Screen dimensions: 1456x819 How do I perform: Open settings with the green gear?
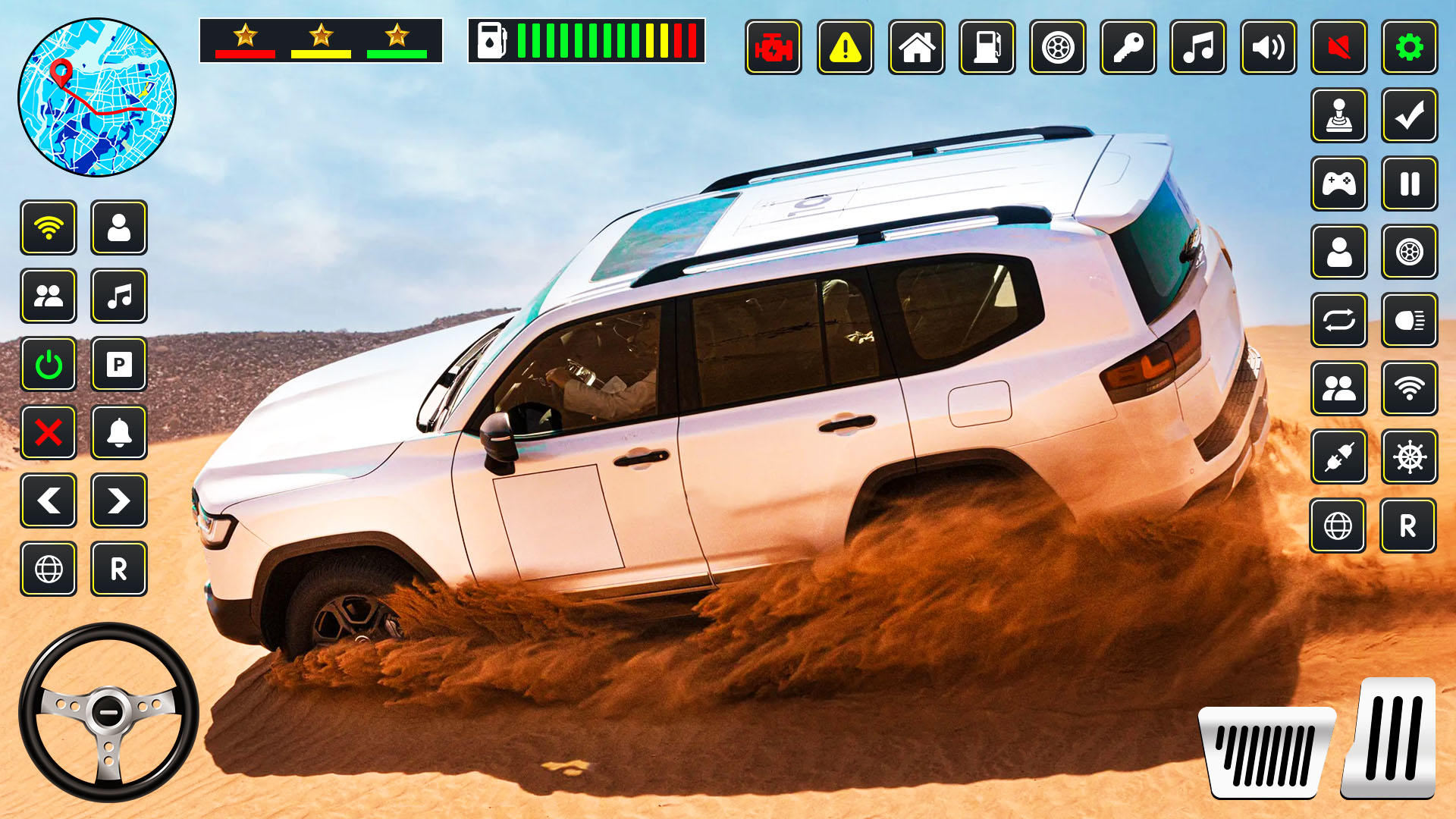pyautogui.click(x=1408, y=49)
